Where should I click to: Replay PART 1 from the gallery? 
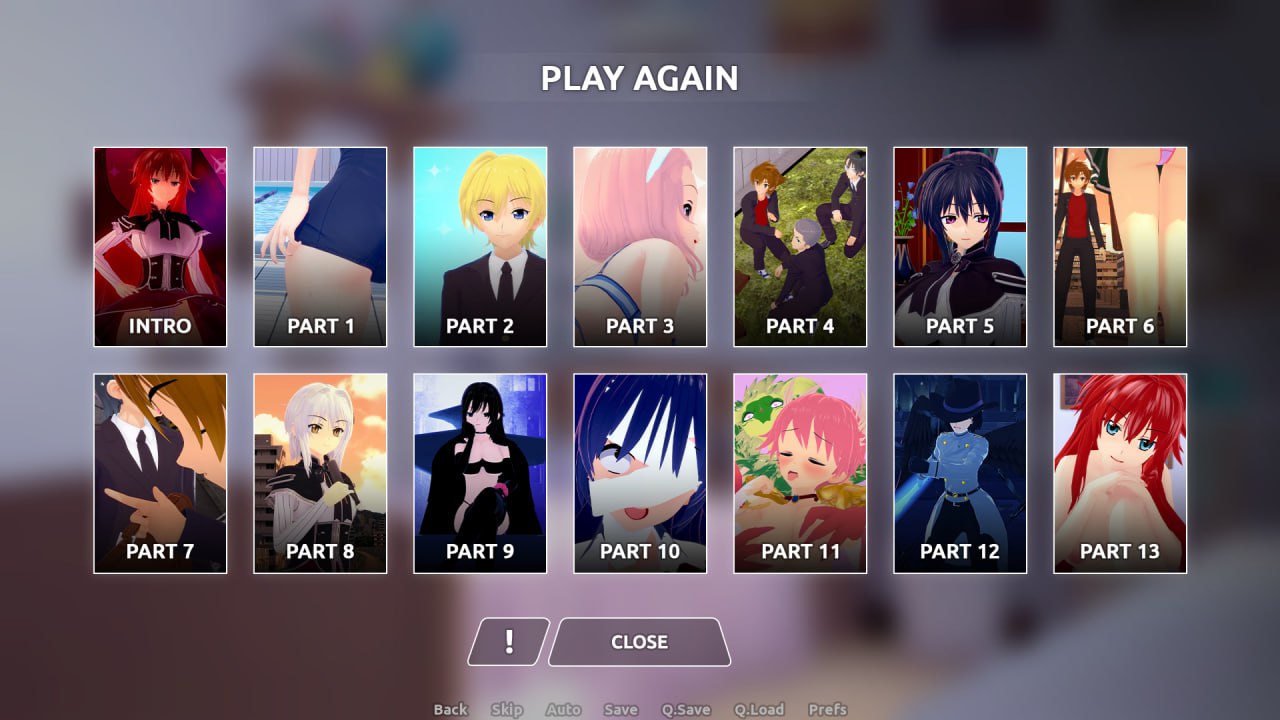click(x=320, y=246)
